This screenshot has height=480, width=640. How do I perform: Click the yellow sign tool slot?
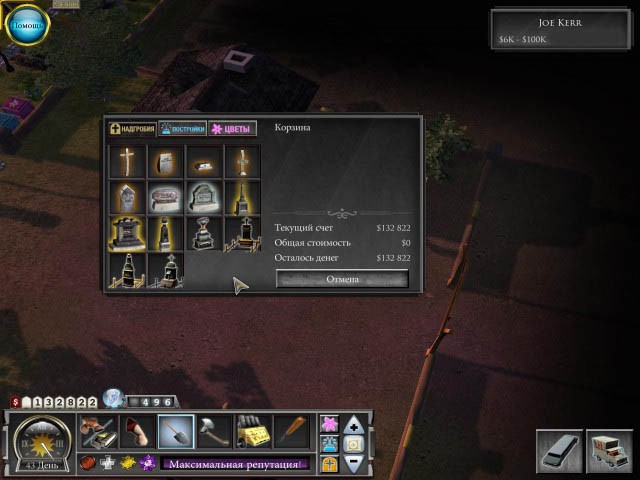(253, 432)
